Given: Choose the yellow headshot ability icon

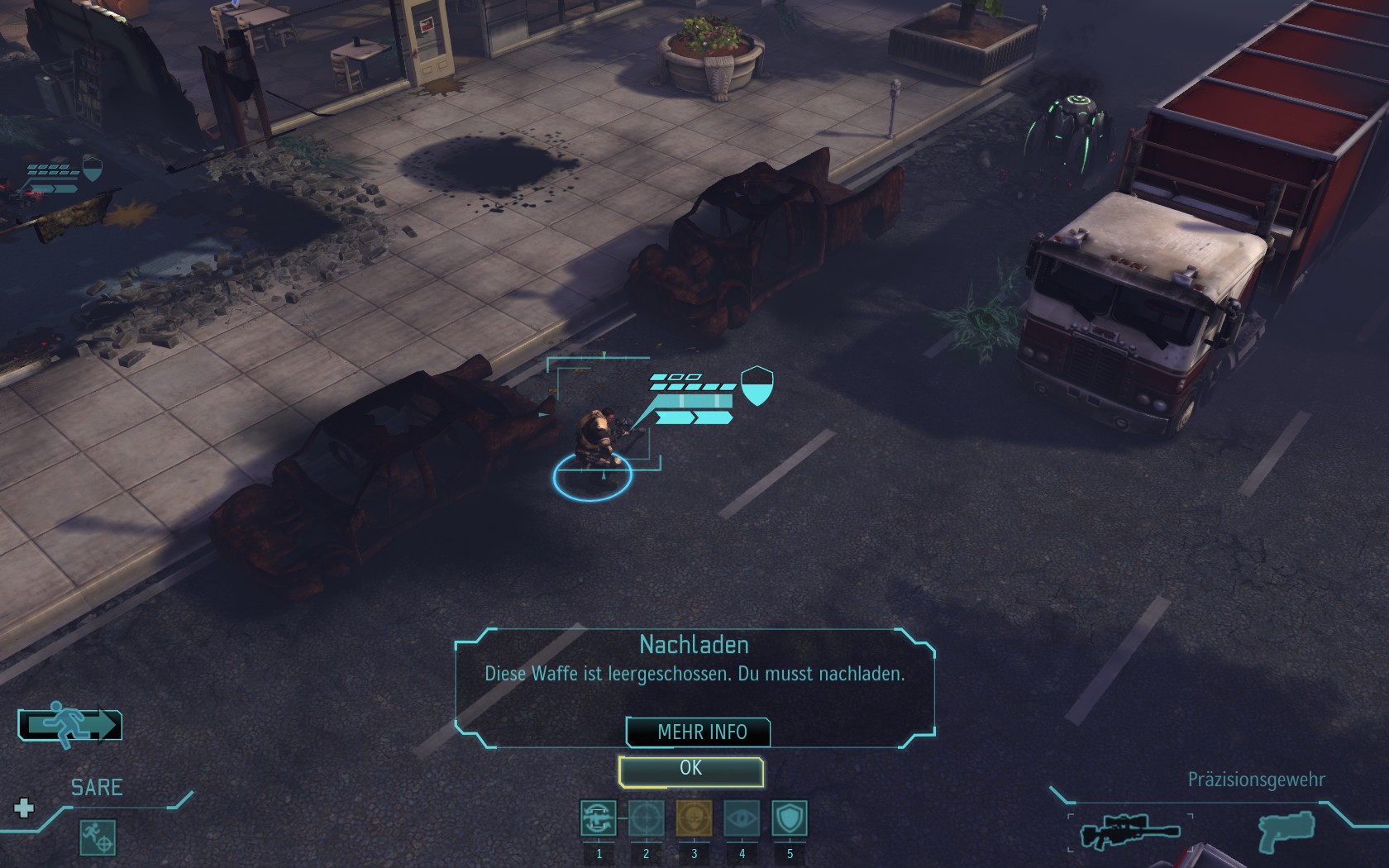Looking at the screenshot, I should pos(694,818).
